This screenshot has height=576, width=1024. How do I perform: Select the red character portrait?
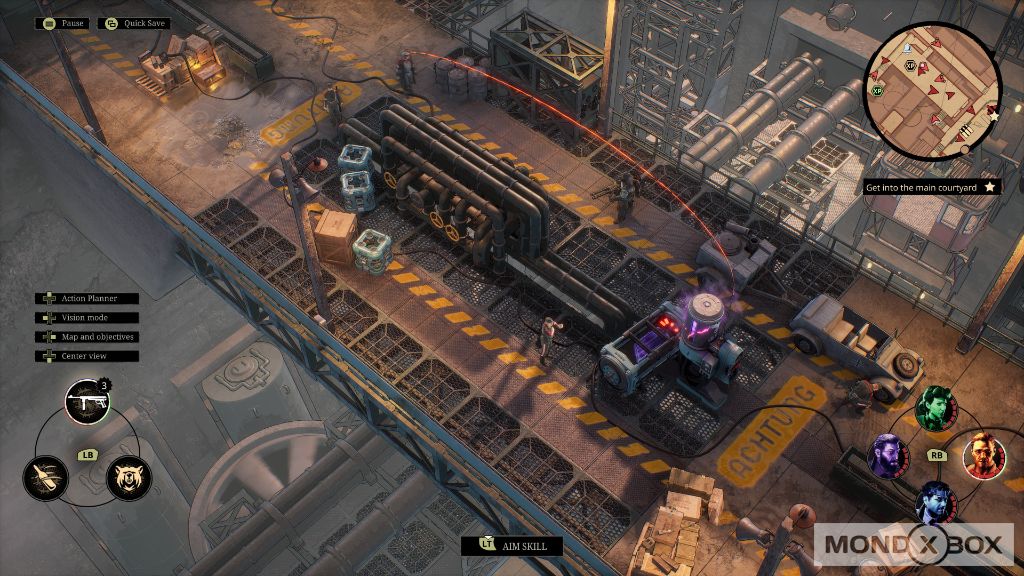pyautogui.click(x=984, y=456)
